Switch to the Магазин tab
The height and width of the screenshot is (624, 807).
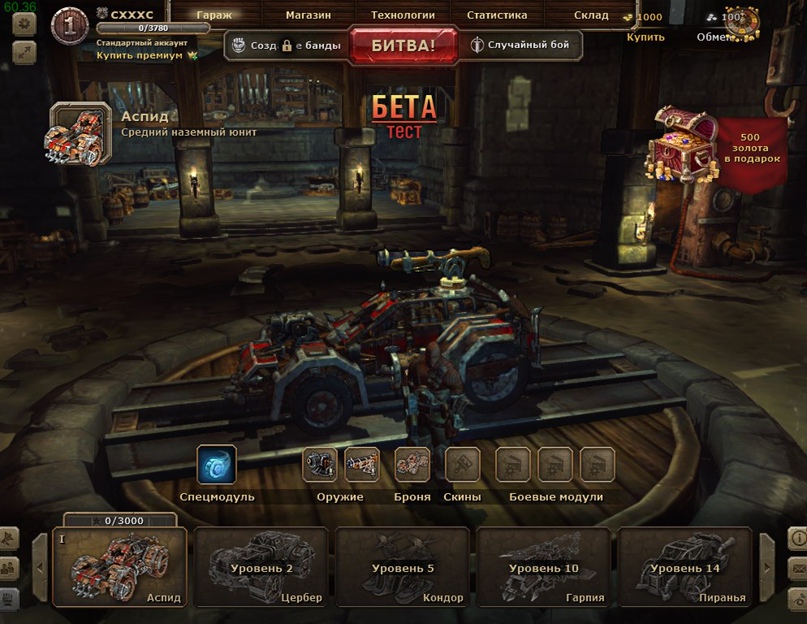[x=308, y=16]
